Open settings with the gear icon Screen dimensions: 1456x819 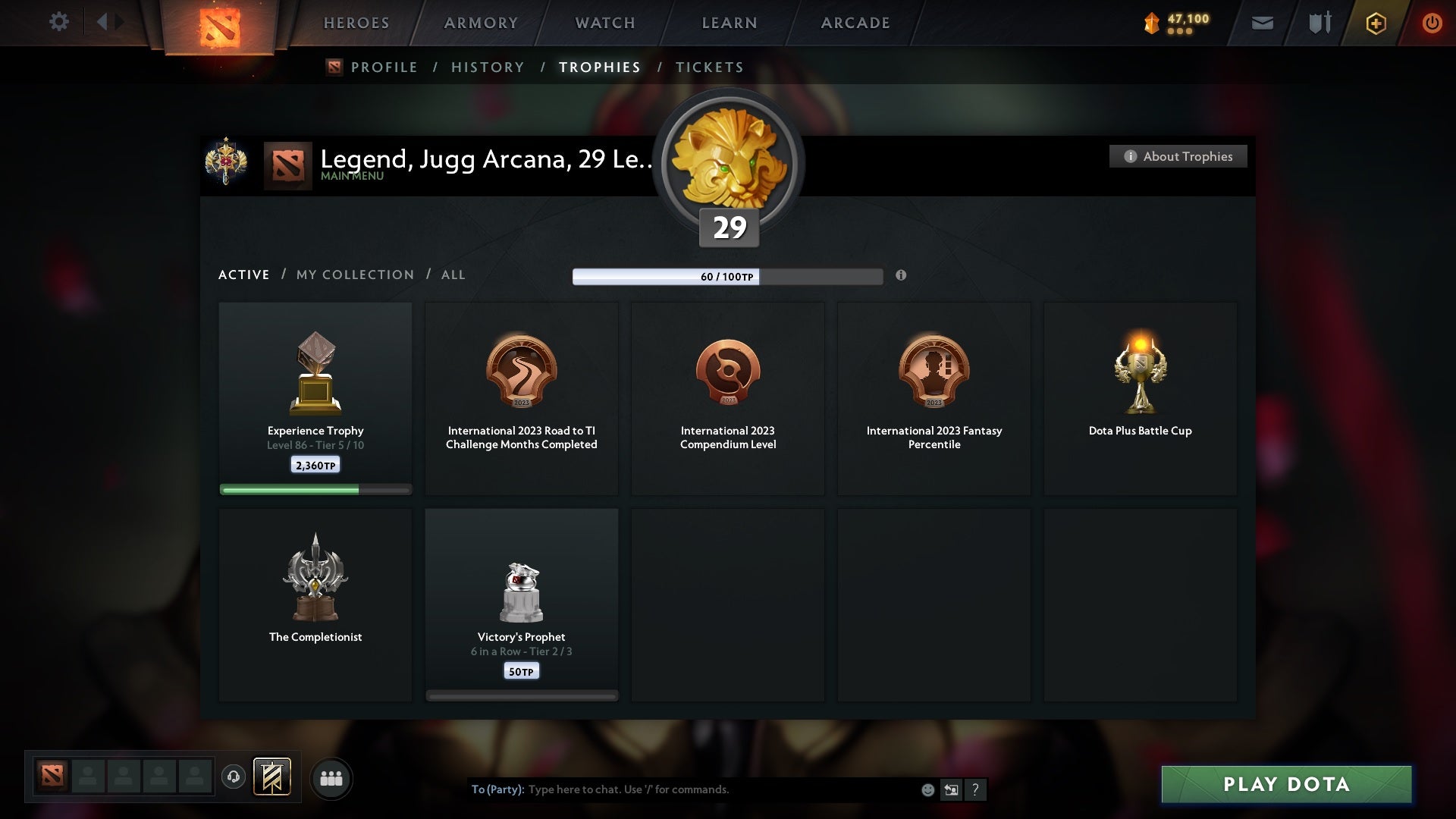point(59,23)
